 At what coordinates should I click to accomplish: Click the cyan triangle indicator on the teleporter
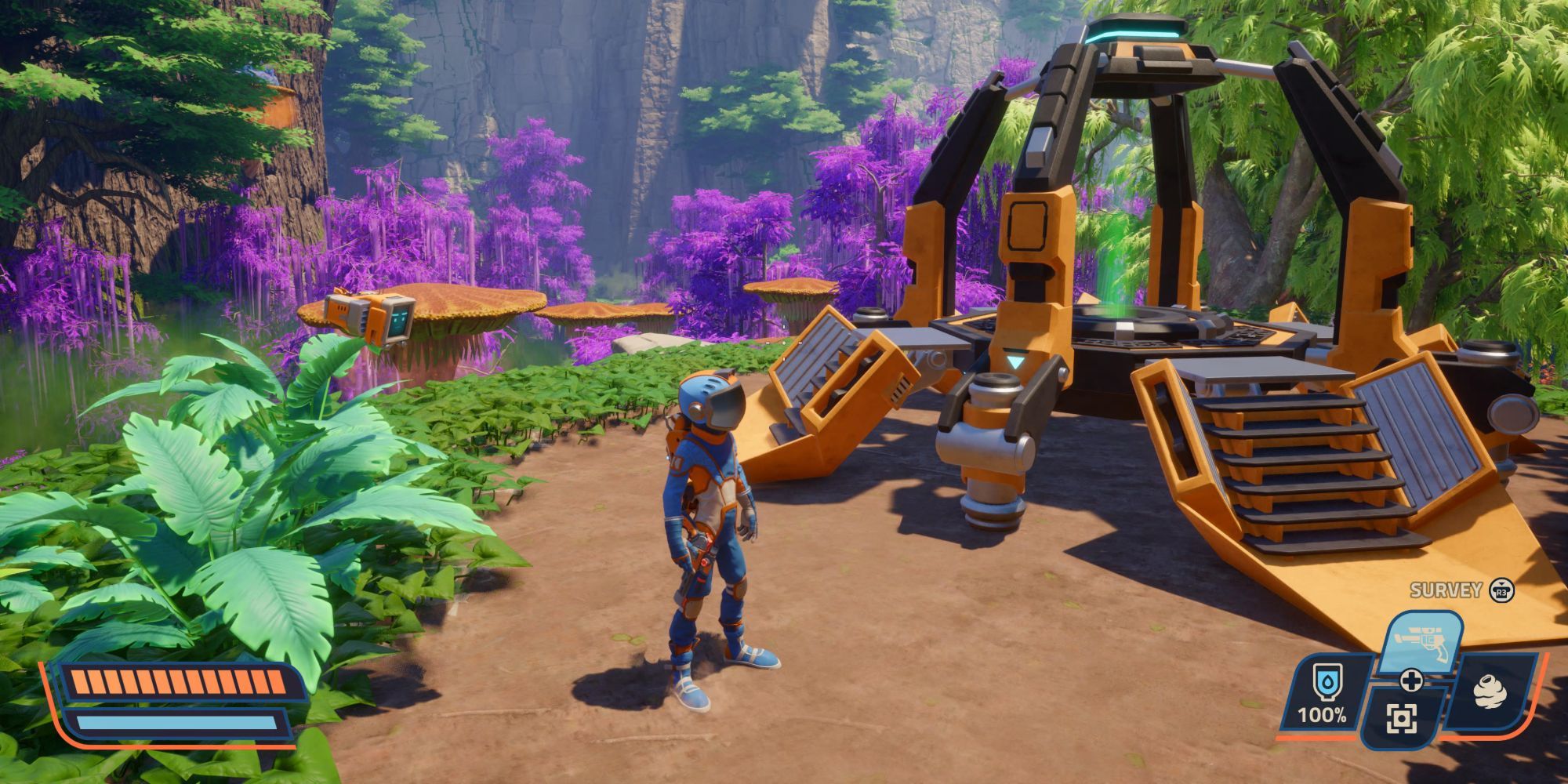(x=1015, y=362)
